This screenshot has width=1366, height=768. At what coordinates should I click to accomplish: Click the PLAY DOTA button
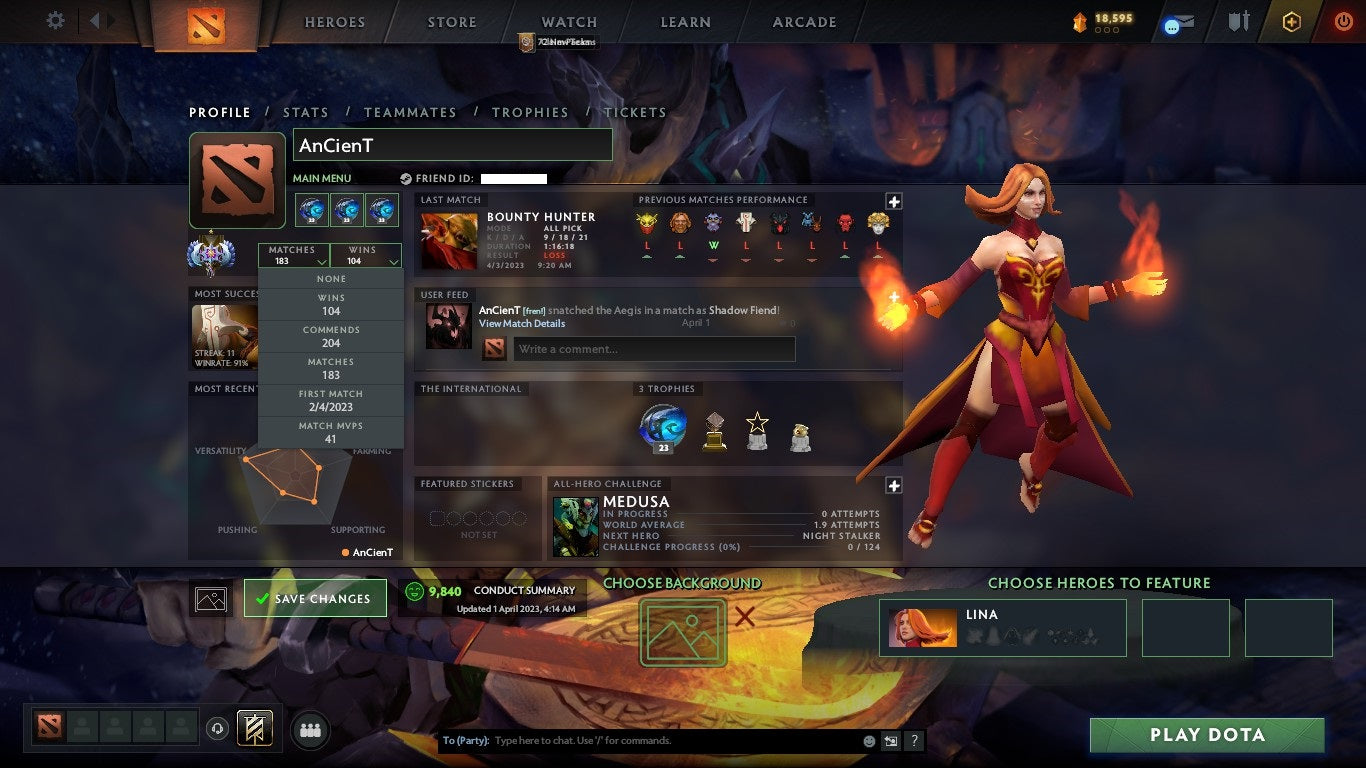click(x=1207, y=734)
